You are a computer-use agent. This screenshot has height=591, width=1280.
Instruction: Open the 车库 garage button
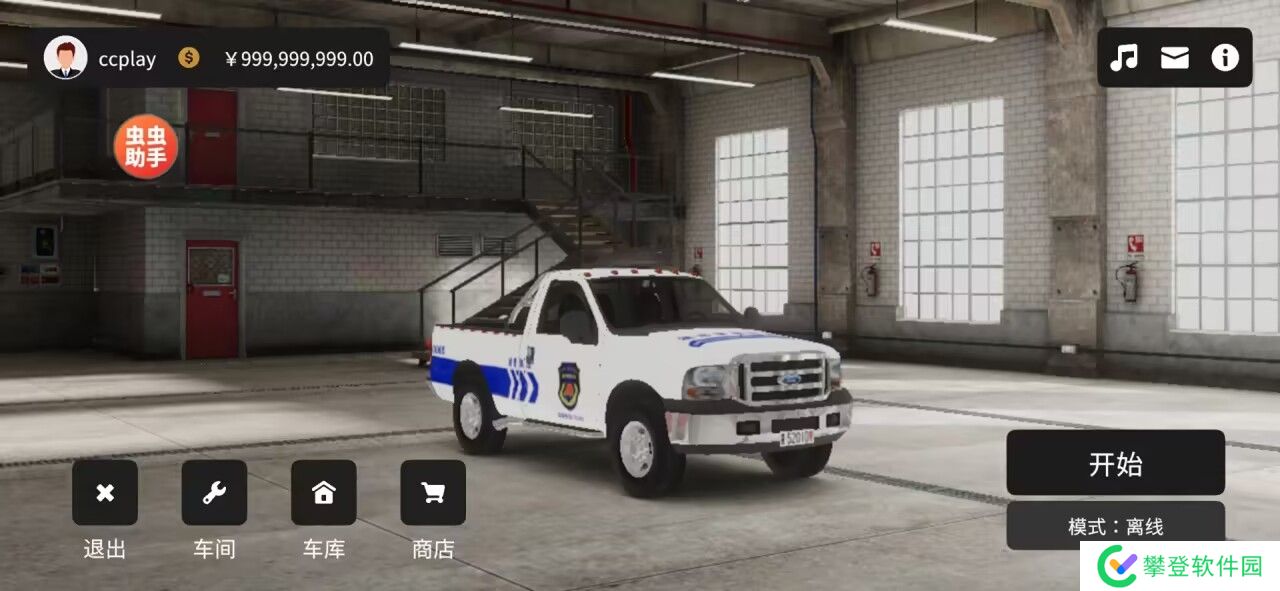coord(323,492)
